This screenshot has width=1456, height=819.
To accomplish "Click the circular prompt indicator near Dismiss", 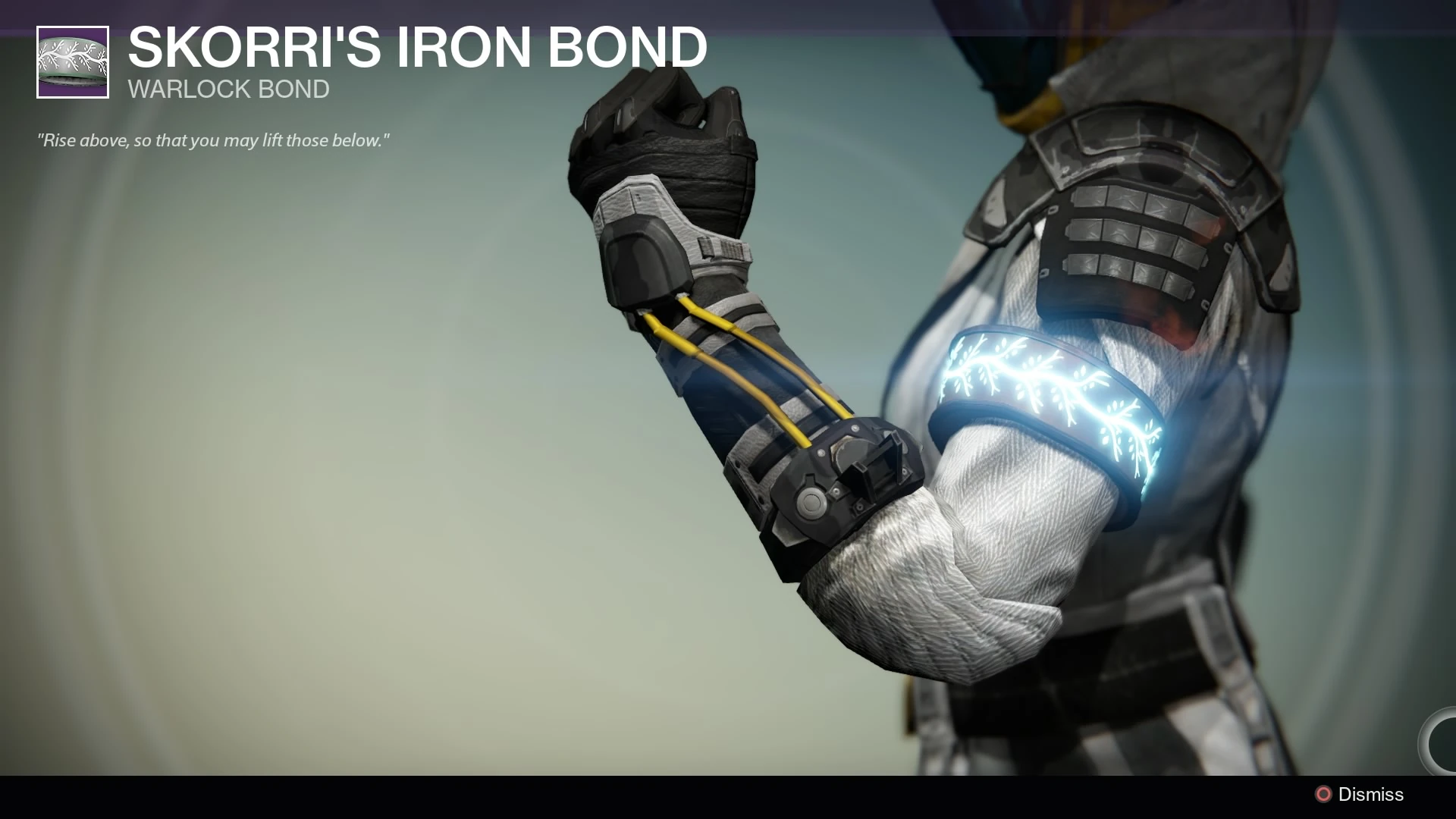I will point(1324,794).
